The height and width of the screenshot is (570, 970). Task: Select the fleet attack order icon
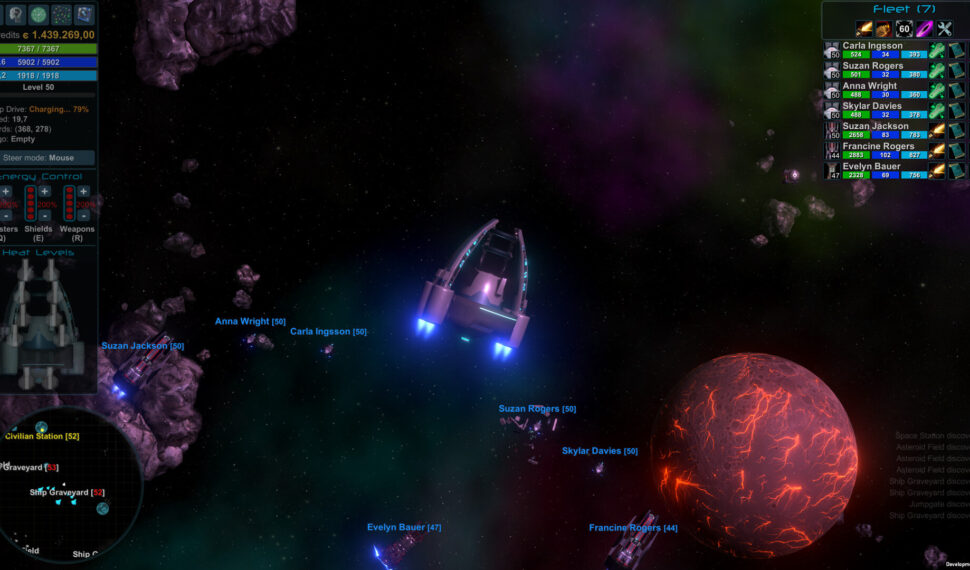[864, 29]
